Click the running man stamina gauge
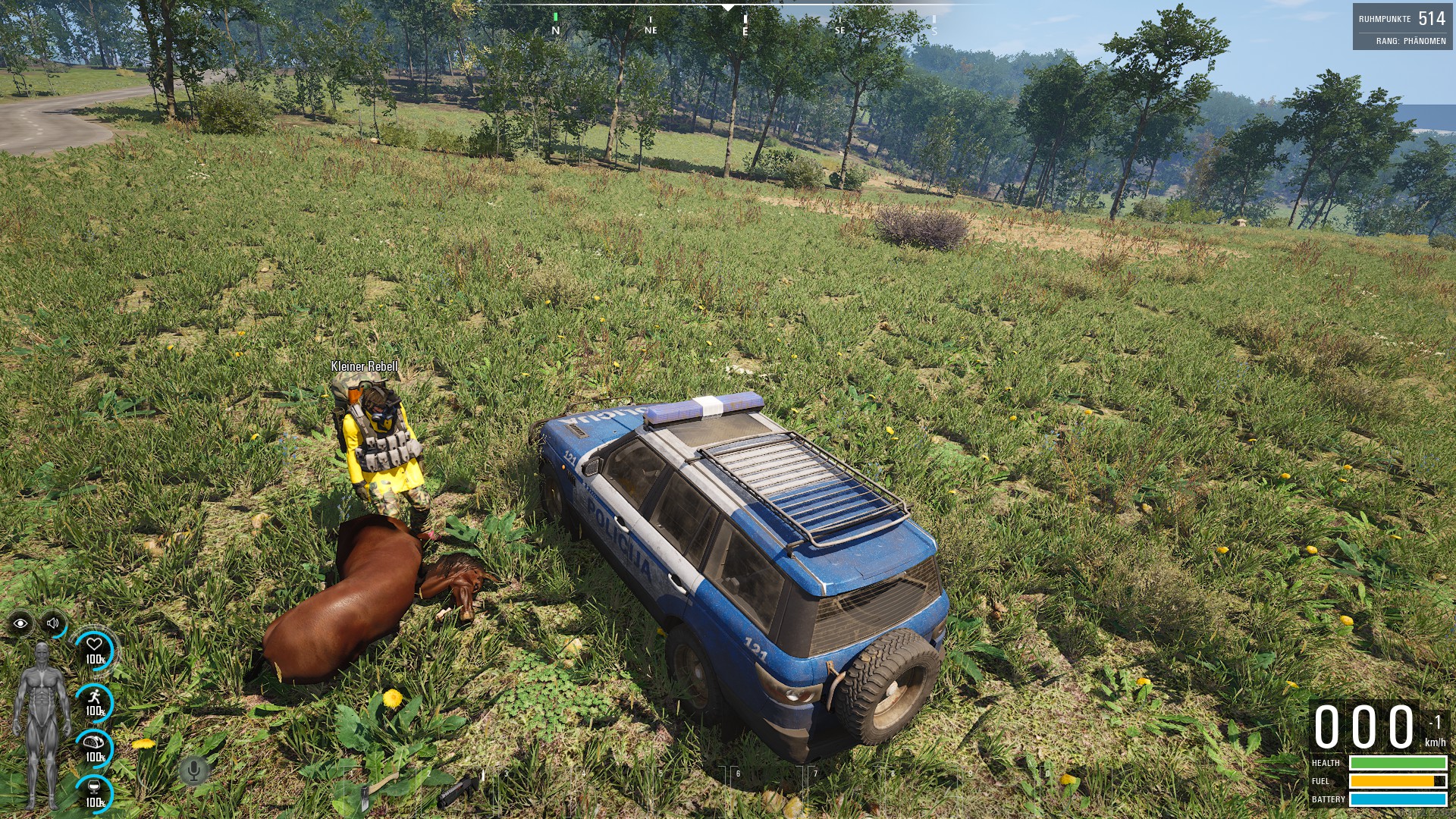 (x=95, y=701)
